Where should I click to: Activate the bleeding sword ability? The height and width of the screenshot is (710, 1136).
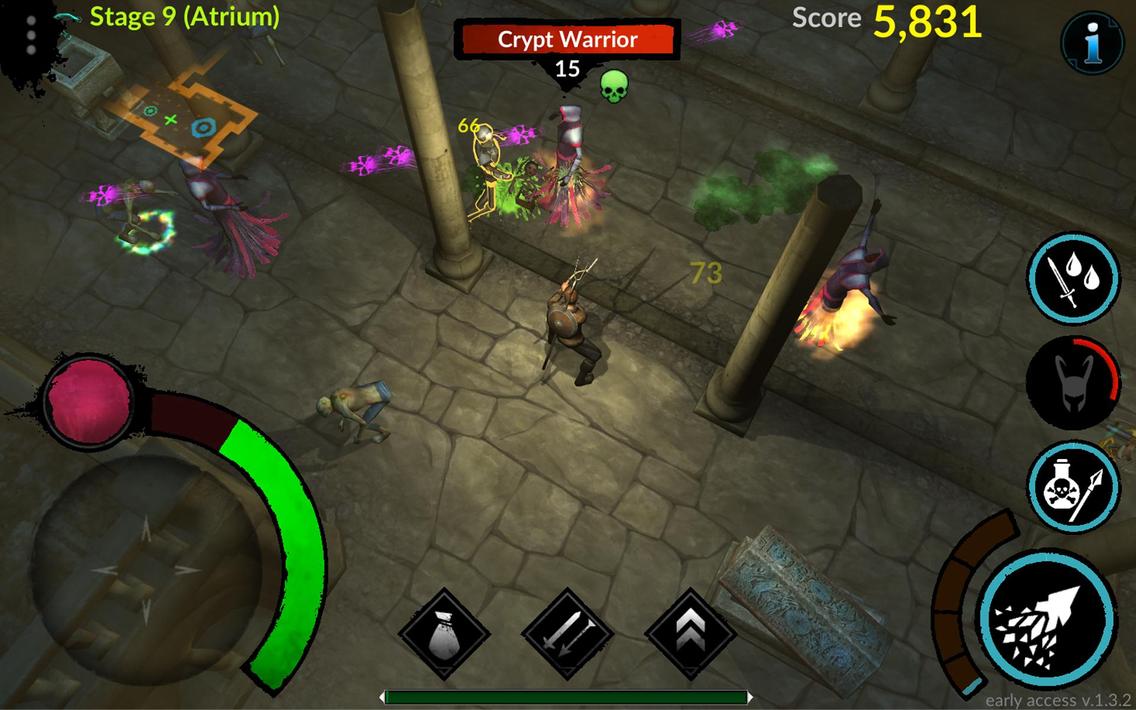click(1073, 279)
